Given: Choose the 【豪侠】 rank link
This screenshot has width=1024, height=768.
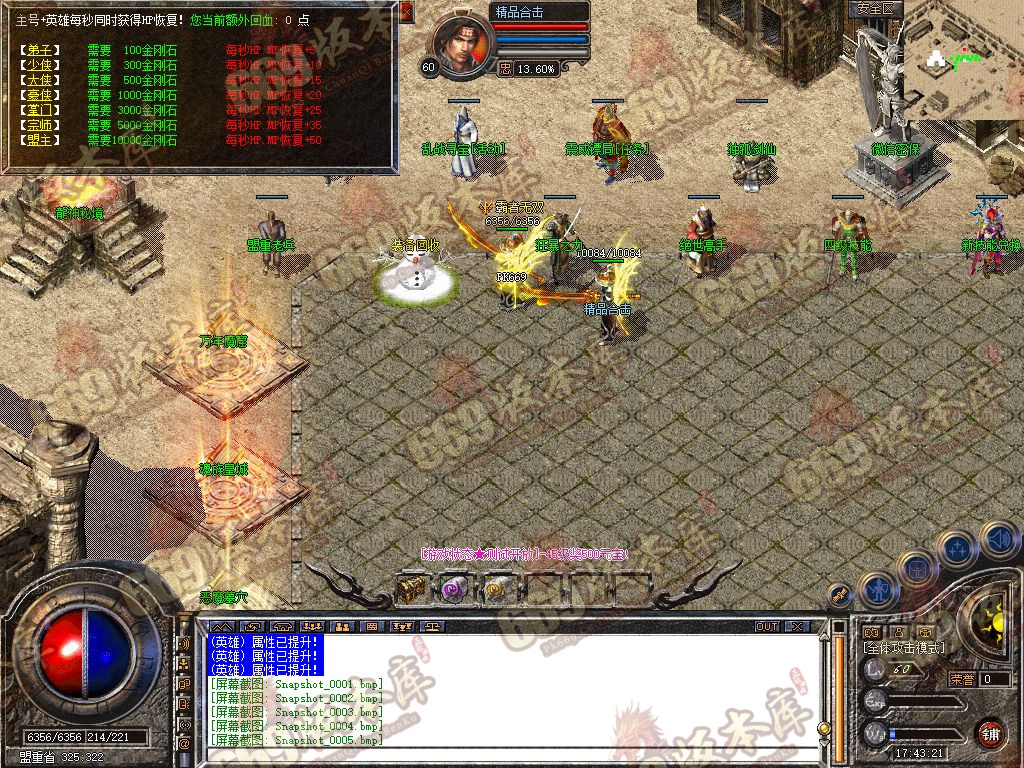Looking at the screenshot, I should [x=40, y=95].
